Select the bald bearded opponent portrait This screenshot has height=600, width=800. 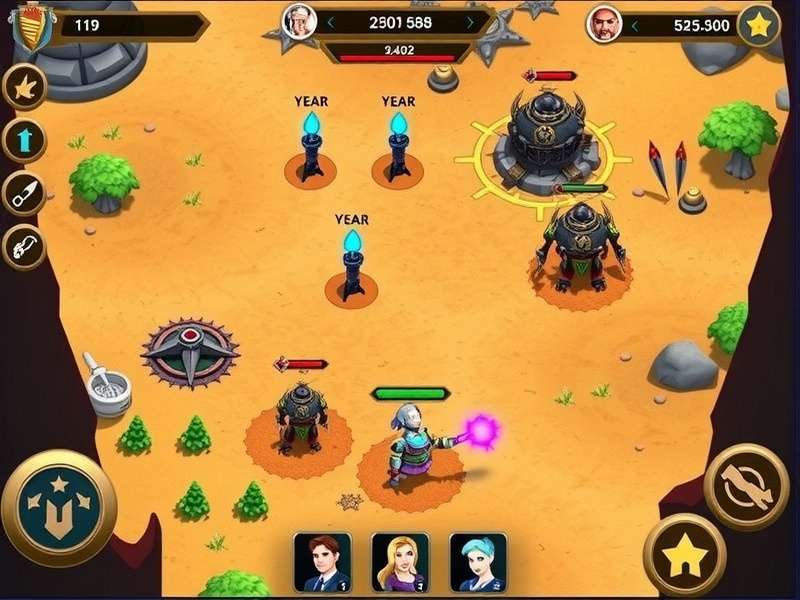604,24
